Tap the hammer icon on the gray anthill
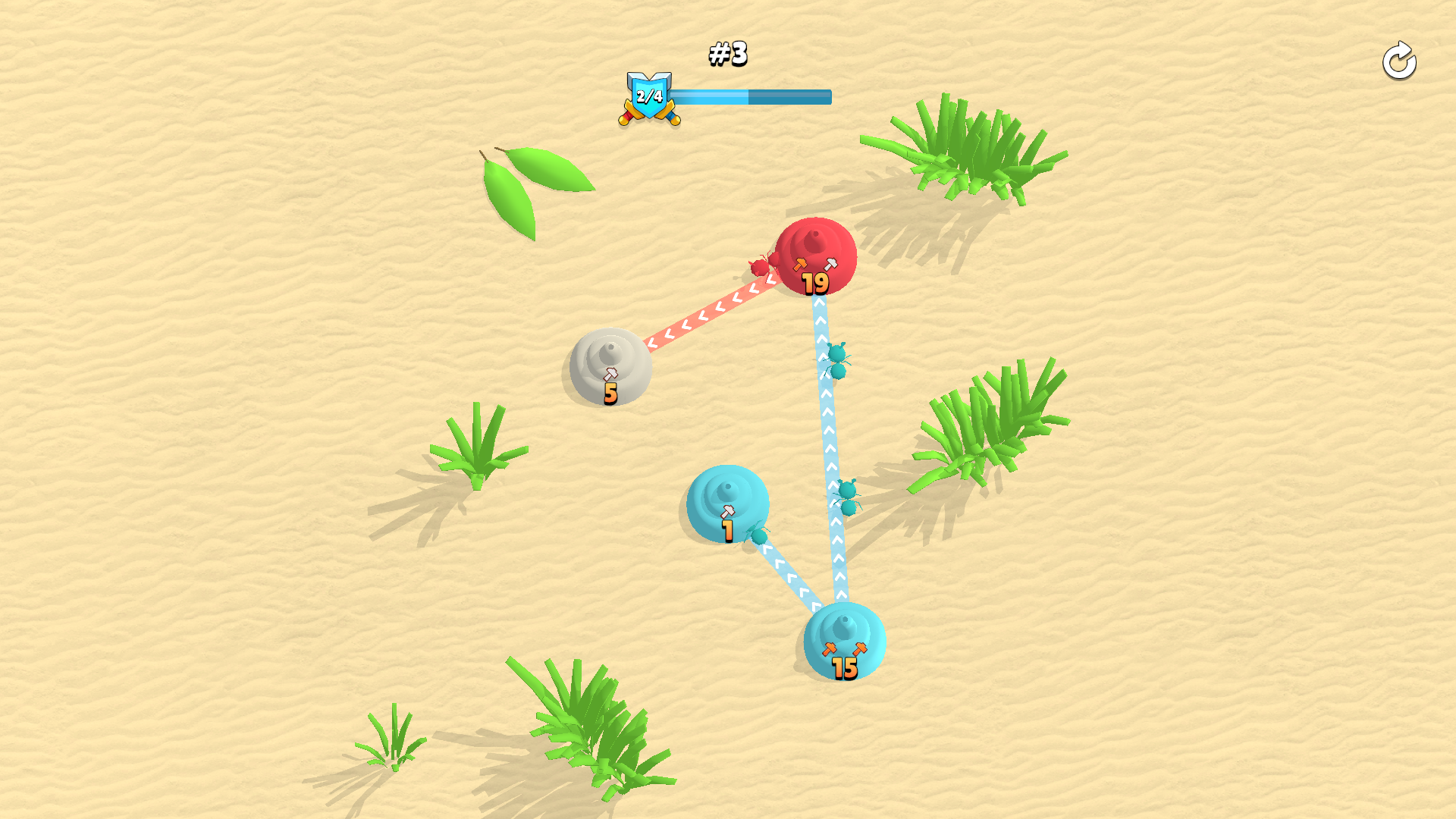Screen dimensions: 1456x819 (610, 372)
